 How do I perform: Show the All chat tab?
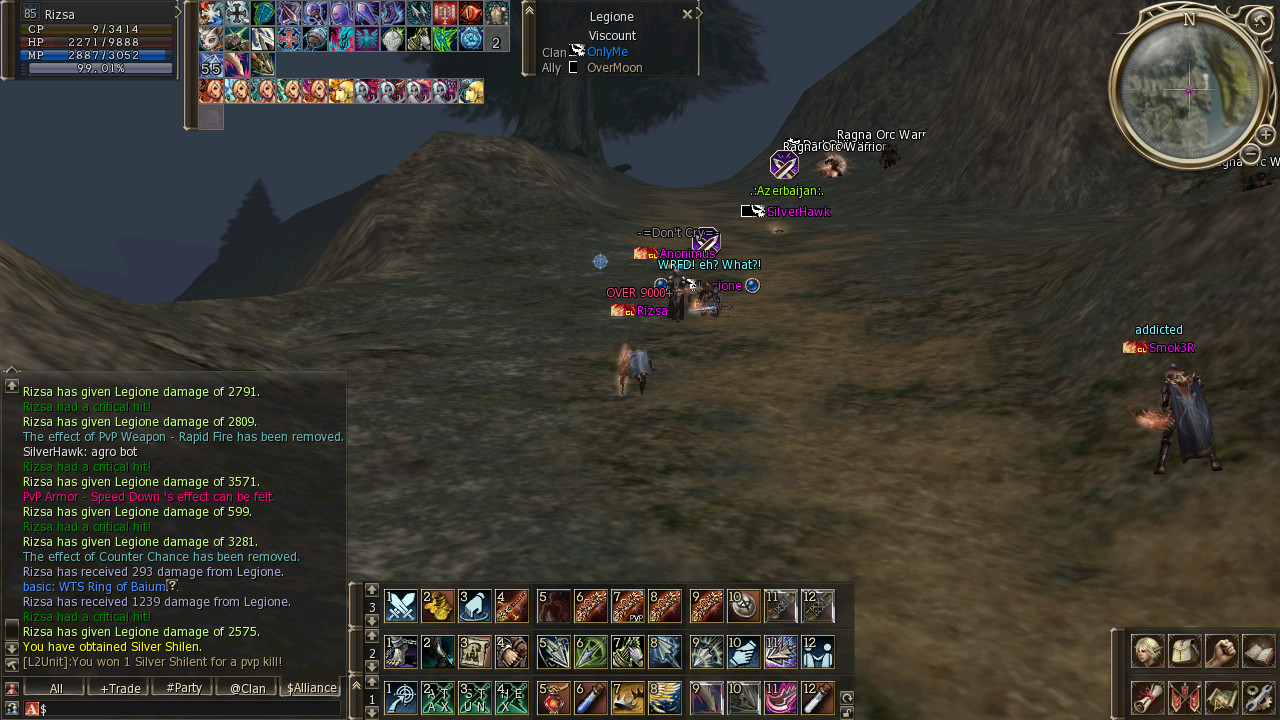(x=55, y=688)
